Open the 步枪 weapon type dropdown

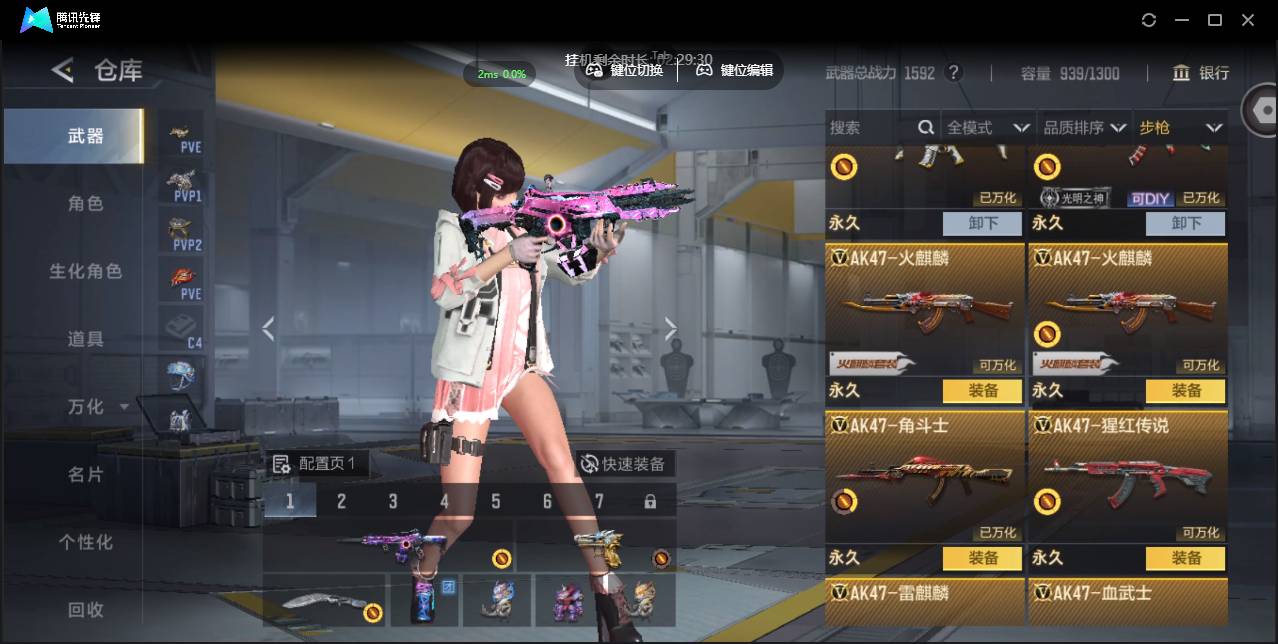tap(1180, 127)
